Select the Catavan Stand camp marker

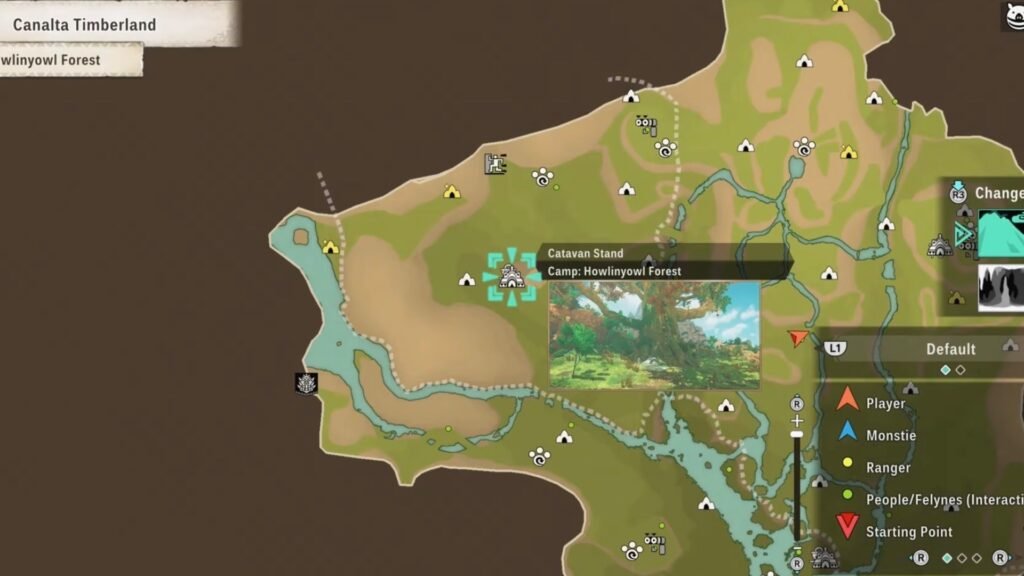(x=511, y=276)
